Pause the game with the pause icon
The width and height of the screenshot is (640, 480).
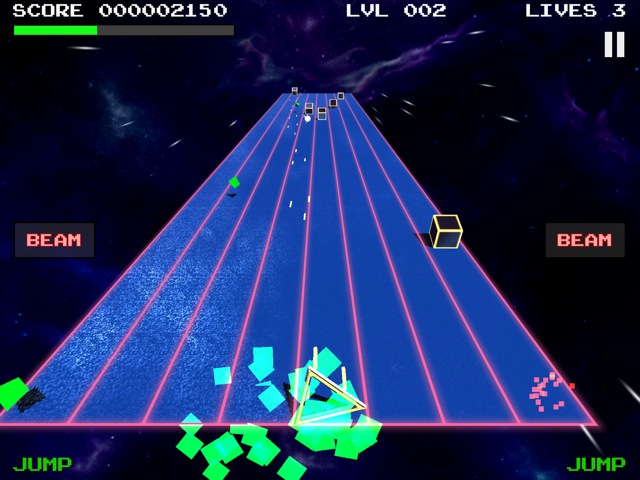click(613, 44)
